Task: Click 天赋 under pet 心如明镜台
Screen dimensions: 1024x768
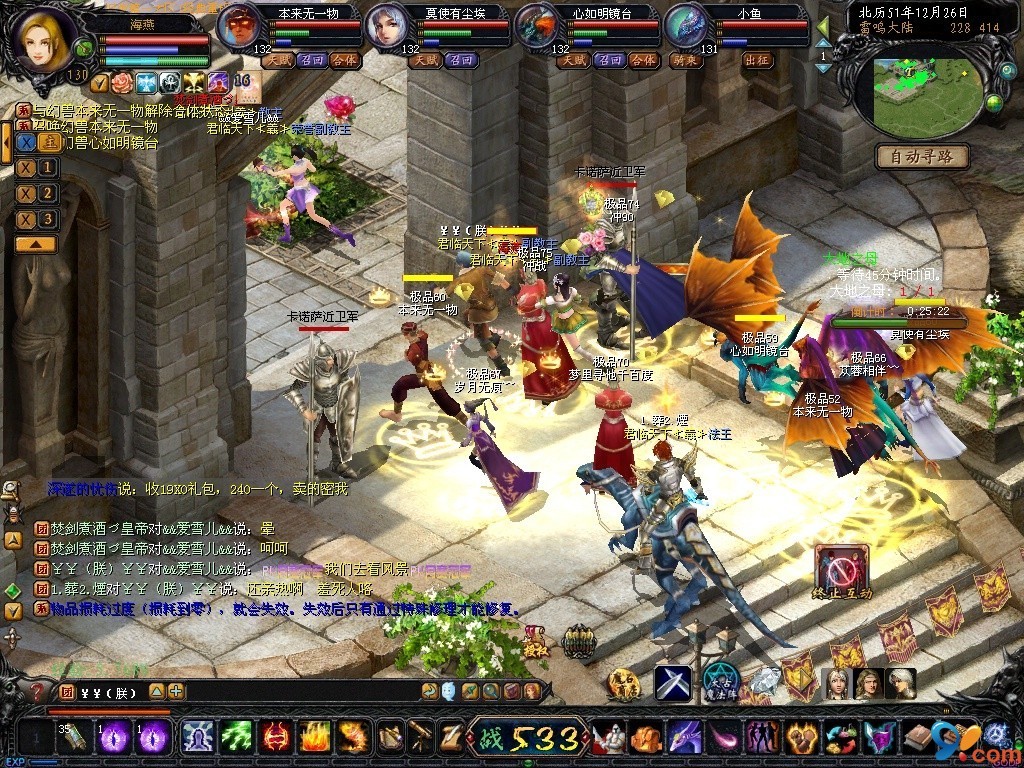Action: pyautogui.click(x=573, y=60)
